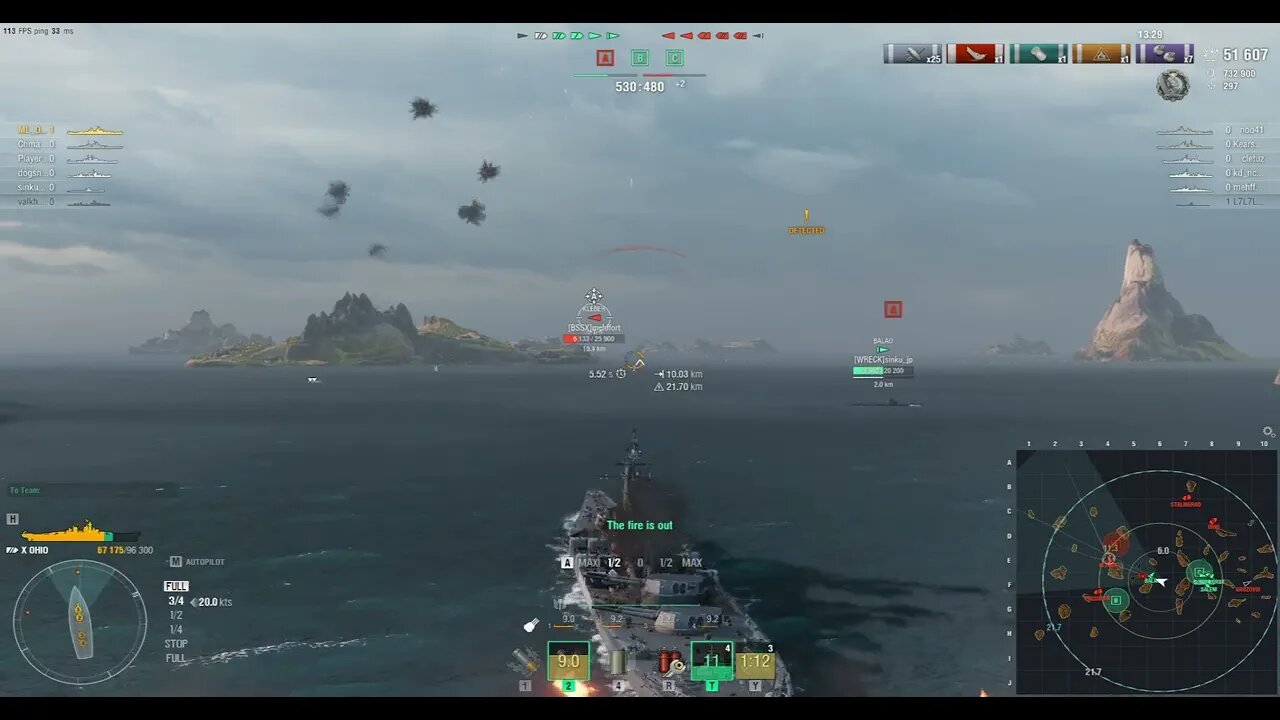Activate the Damage Control Party consumable

[x=668, y=660]
